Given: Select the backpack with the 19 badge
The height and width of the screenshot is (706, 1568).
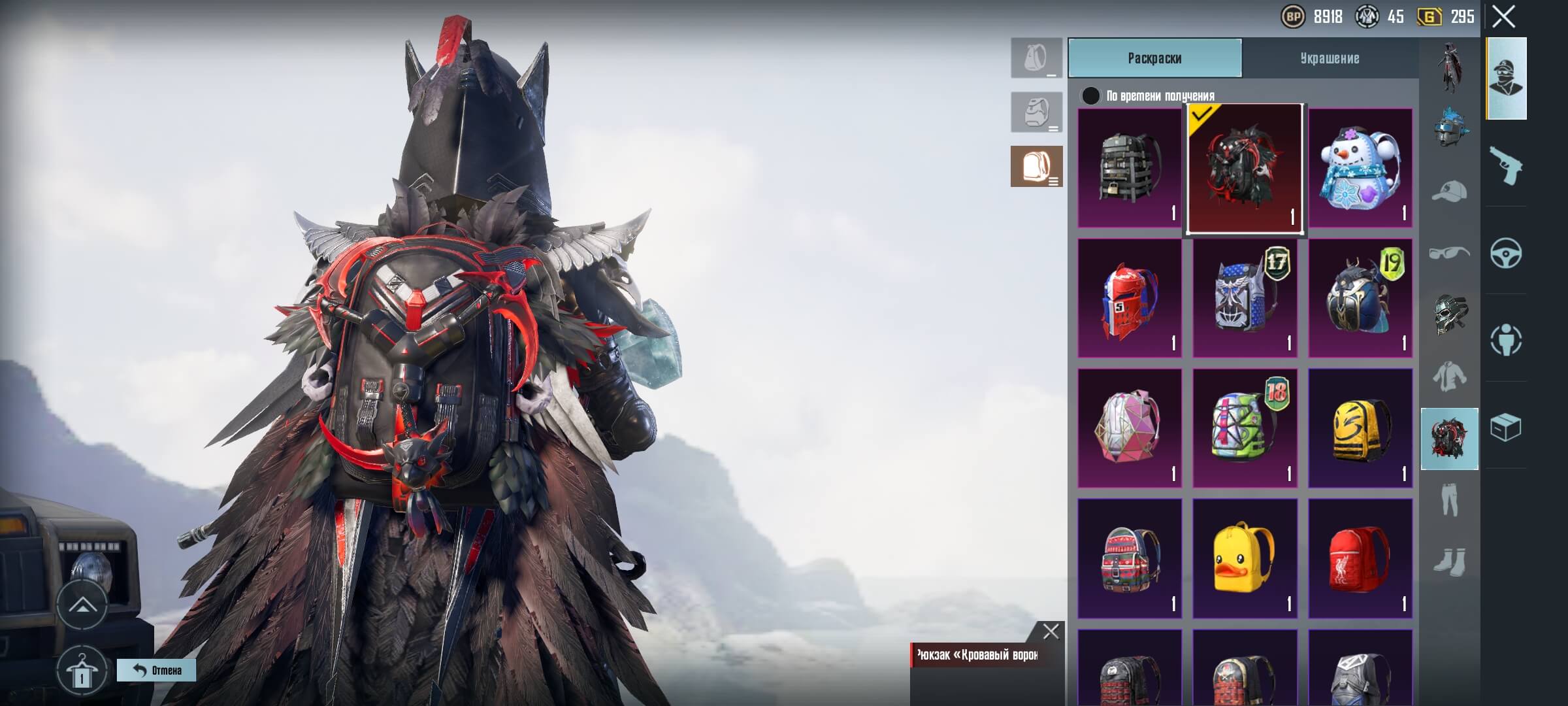Looking at the screenshot, I should [1360, 298].
